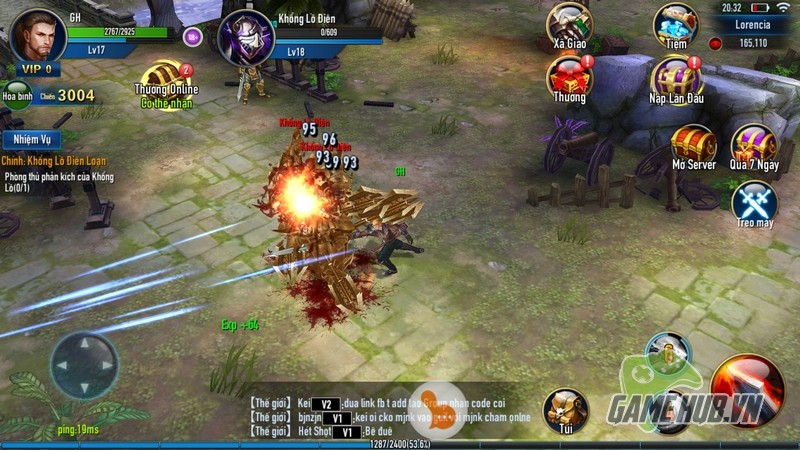
Task: Open the Nhiệm Vụ quest panel
Action: [31, 139]
